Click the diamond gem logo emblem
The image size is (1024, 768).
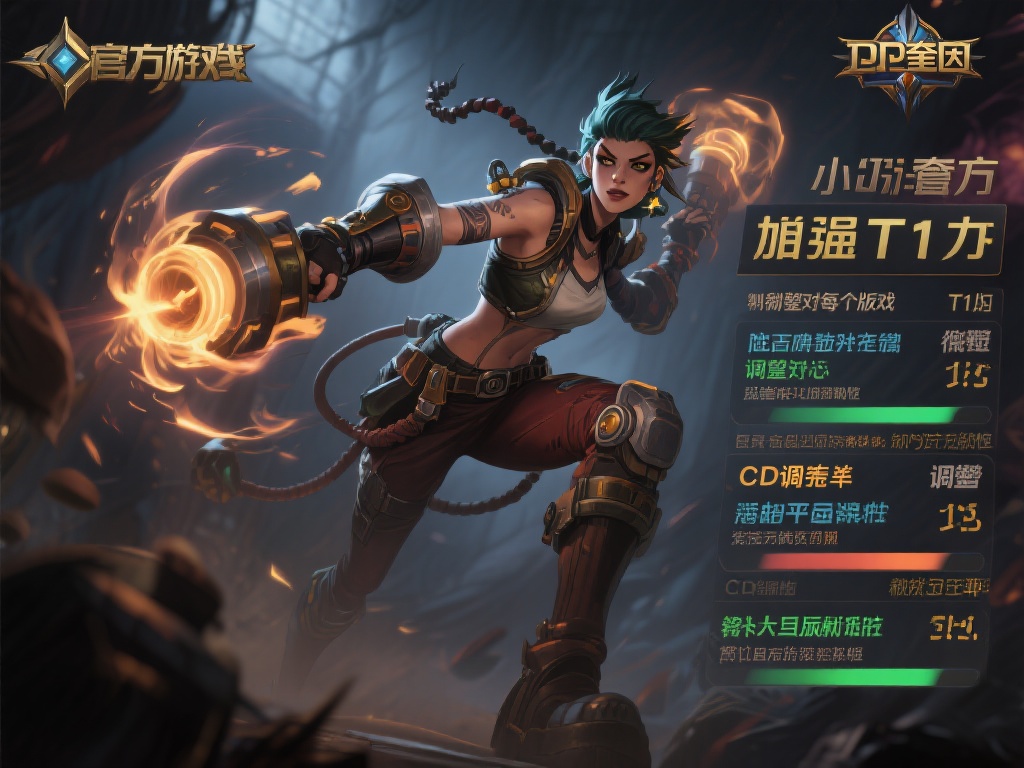click(x=67, y=63)
